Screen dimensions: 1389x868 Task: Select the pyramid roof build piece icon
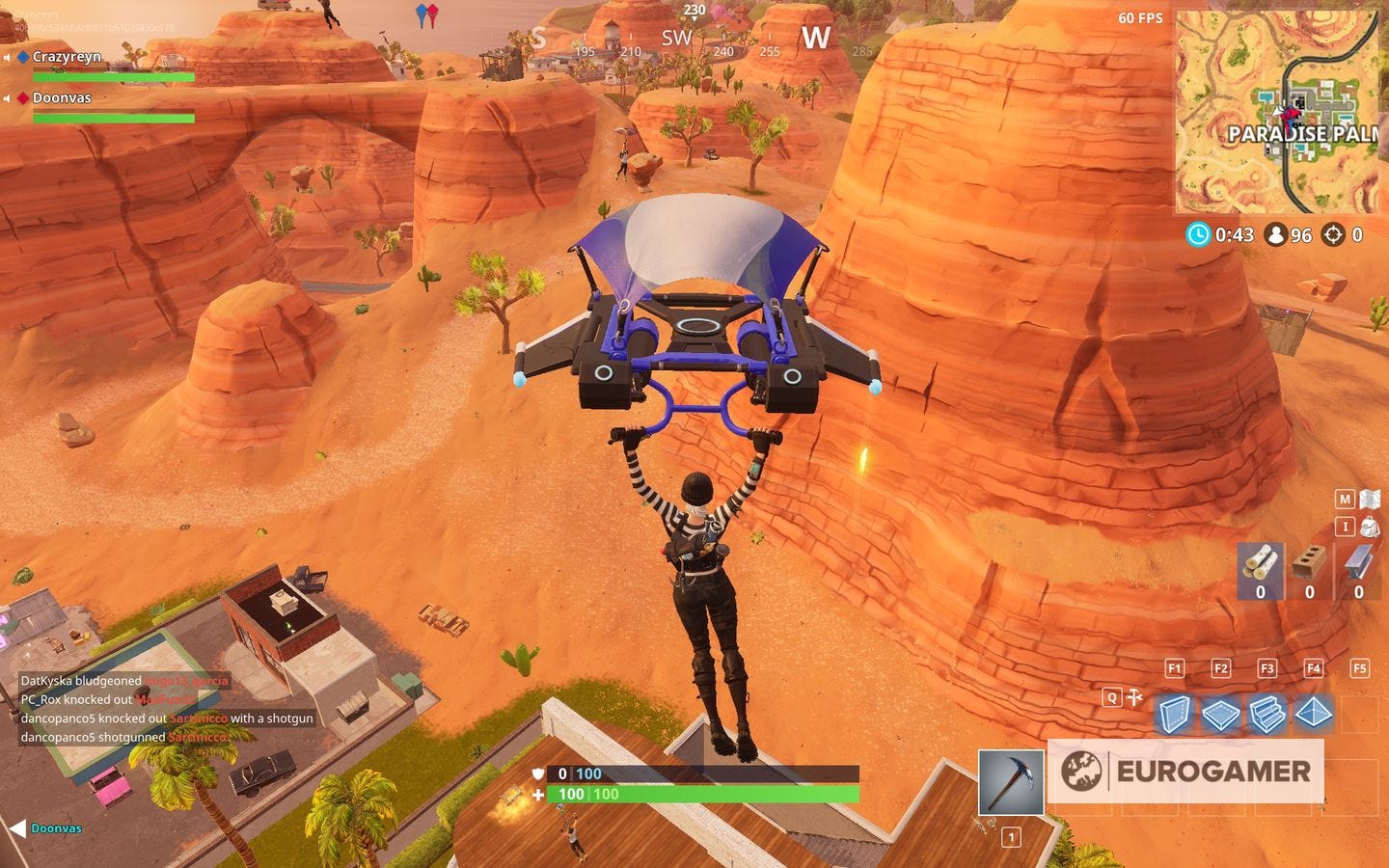click(1314, 716)
